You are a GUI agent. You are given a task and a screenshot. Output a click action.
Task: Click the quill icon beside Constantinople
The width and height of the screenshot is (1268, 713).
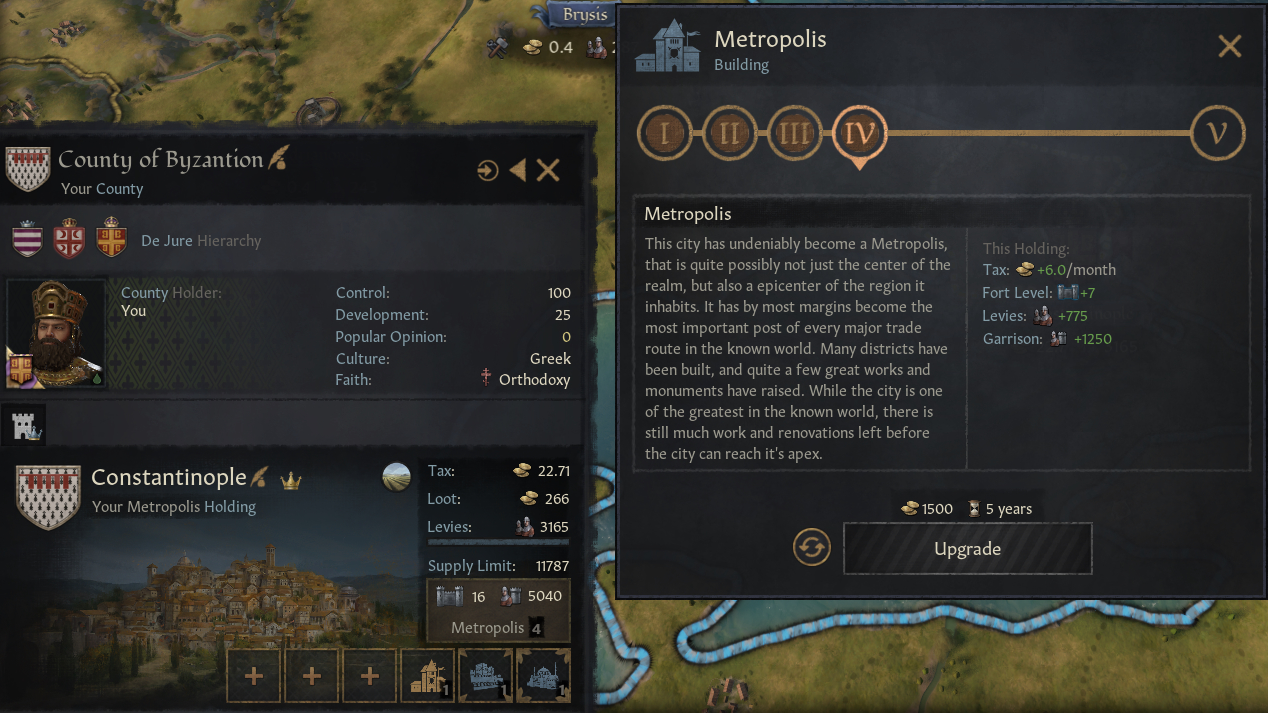click(x=259, y=477)
